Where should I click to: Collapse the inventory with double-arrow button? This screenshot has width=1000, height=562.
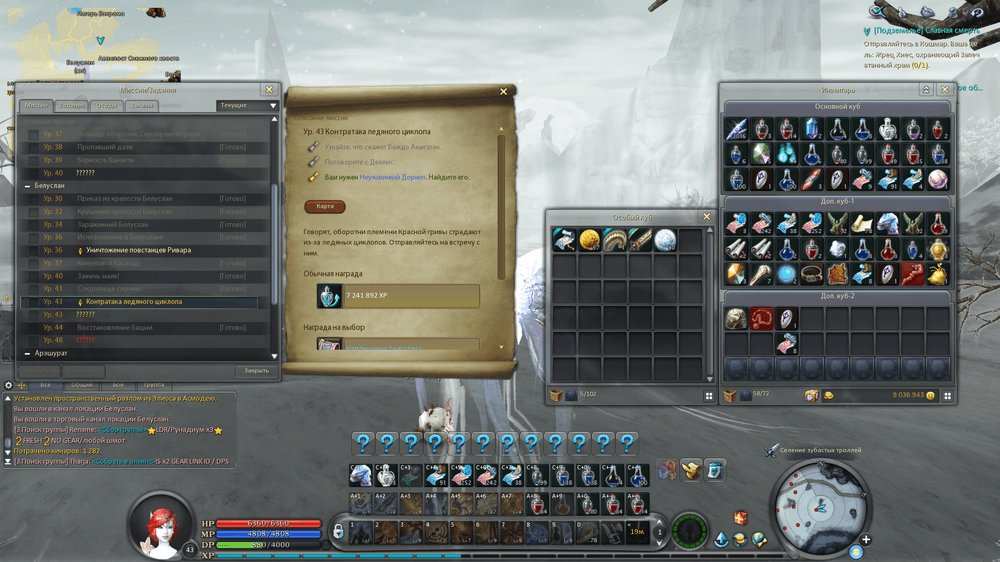pos(927,89)
